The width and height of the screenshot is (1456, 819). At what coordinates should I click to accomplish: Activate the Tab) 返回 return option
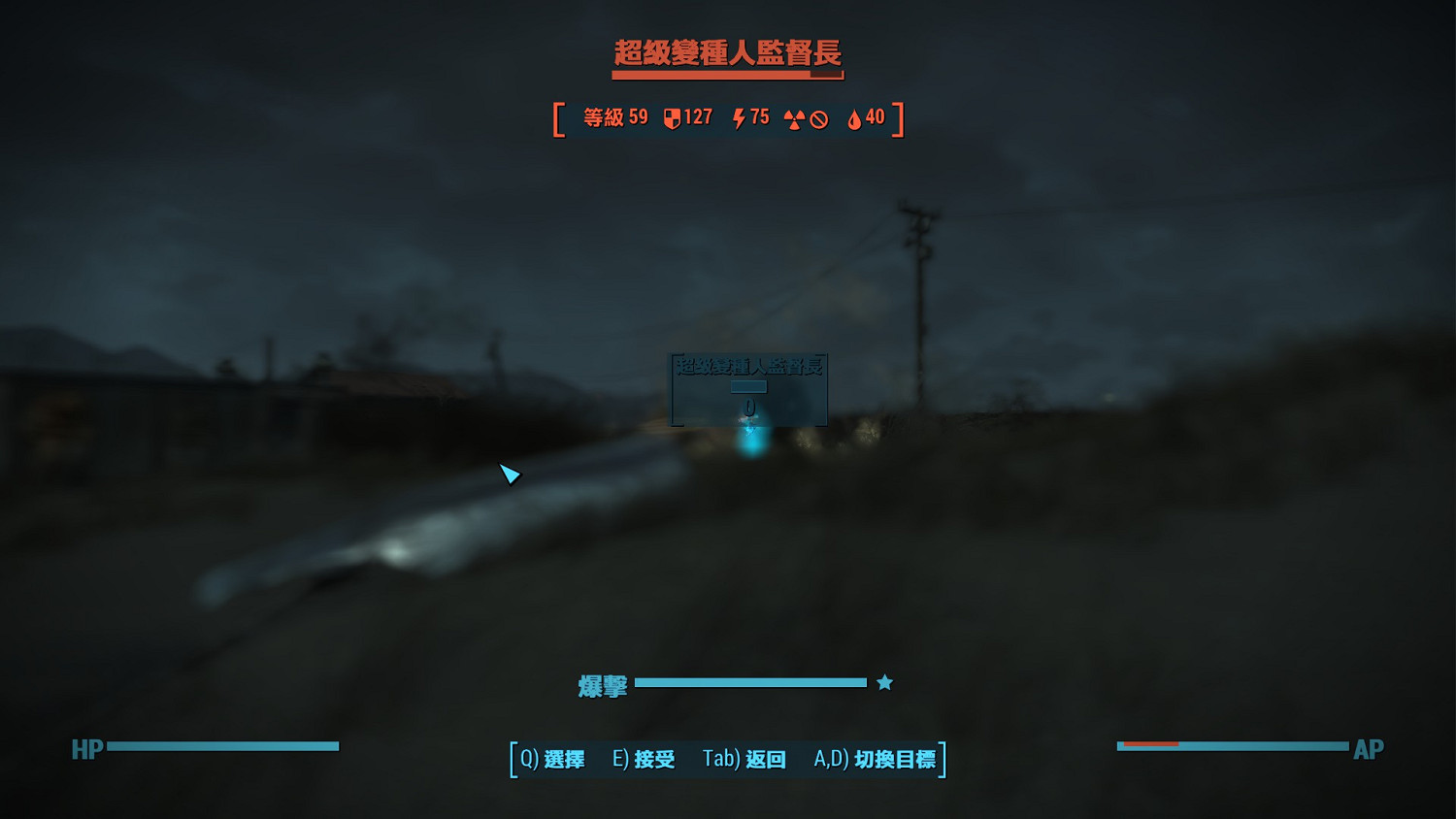[744, 760]
